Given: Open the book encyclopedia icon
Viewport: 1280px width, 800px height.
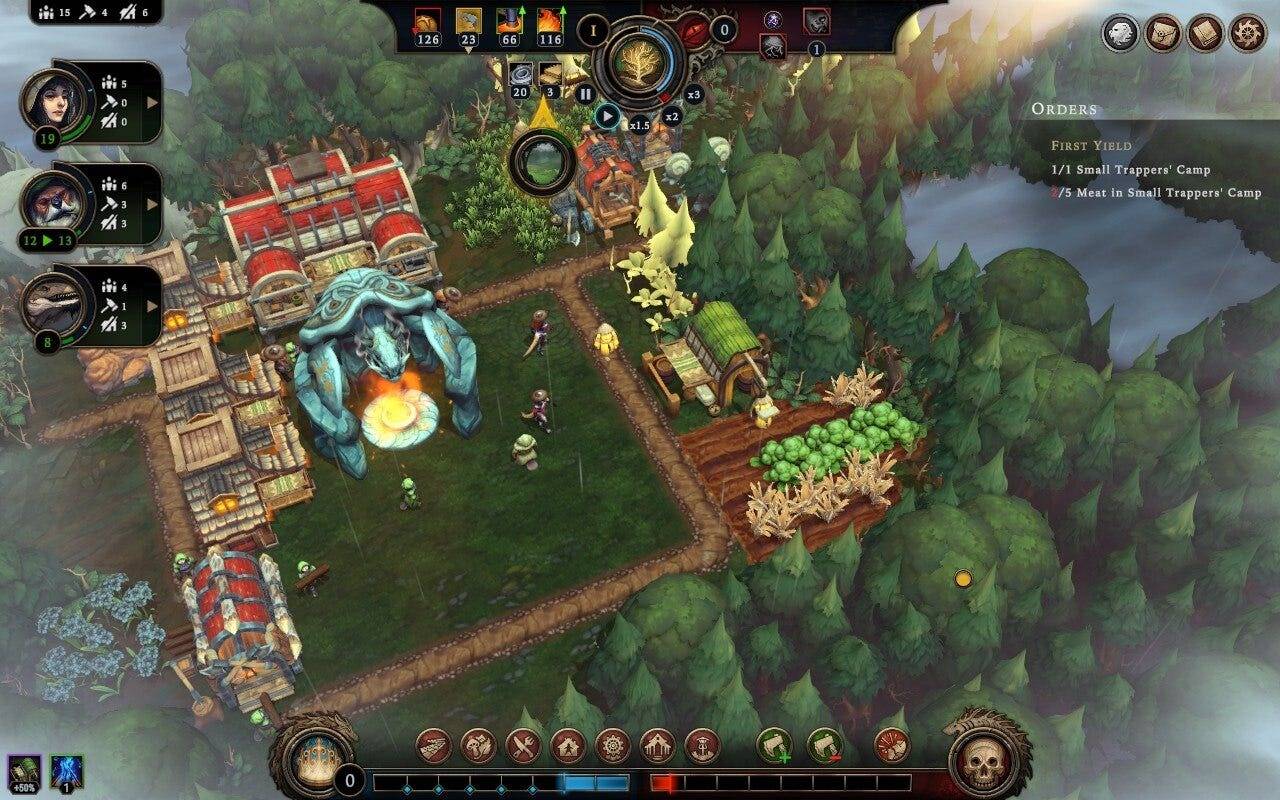Looking at the screenshot, I should [1205, 33].
